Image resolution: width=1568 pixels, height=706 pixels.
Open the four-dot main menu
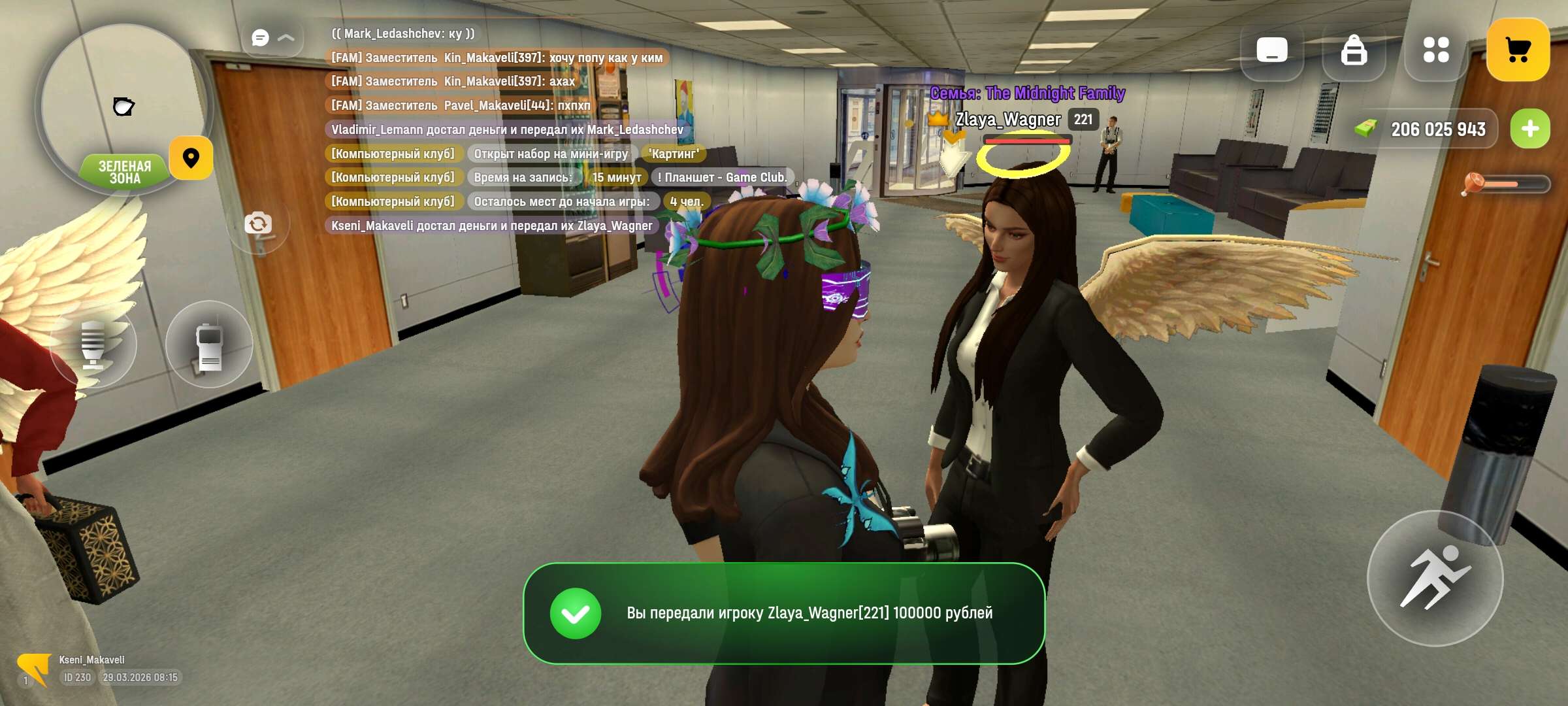coord(1435,50)
